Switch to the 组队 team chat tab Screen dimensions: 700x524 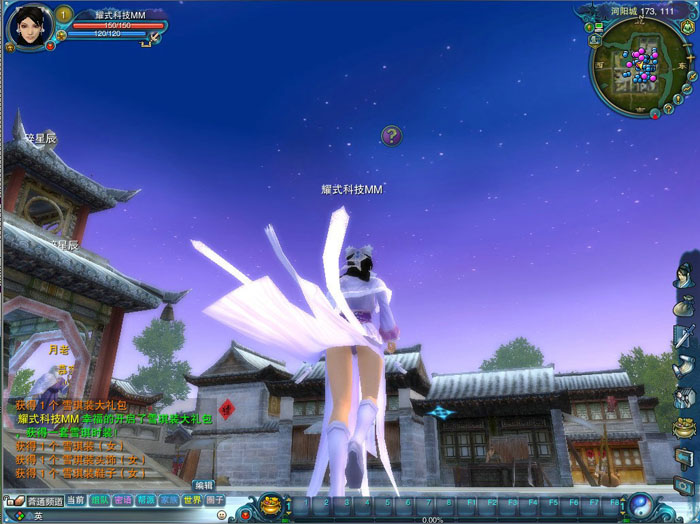point(100,500)
